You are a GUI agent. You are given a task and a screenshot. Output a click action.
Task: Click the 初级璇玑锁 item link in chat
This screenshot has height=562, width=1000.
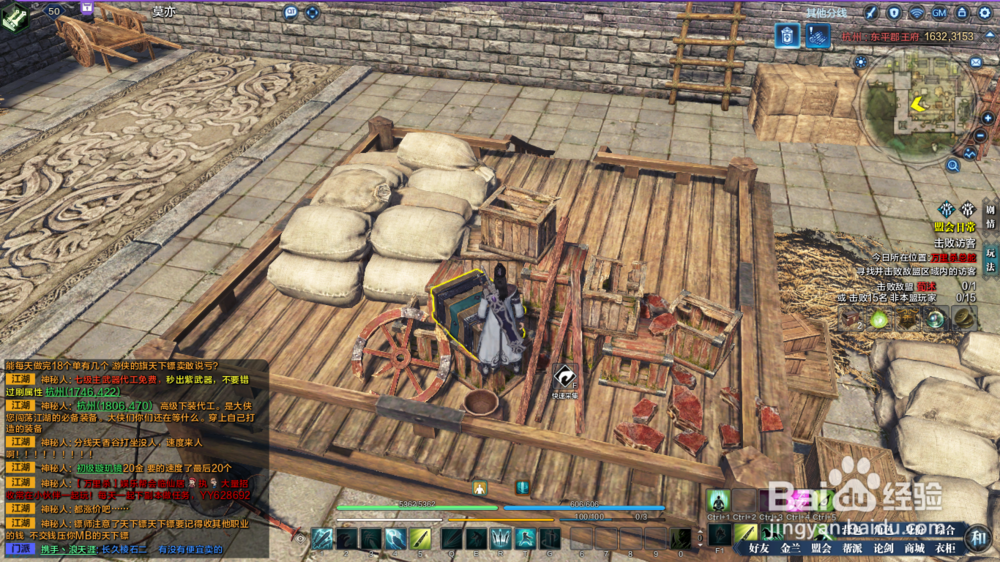tap(104, 467)
